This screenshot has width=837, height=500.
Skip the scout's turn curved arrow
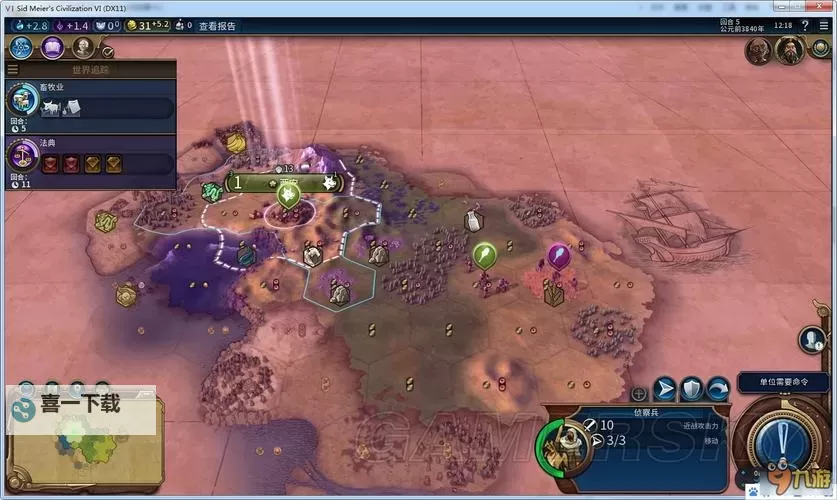[x=717, y=389]
